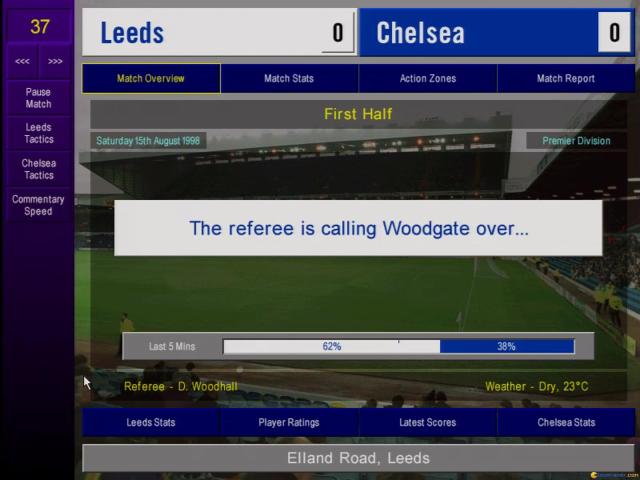Screen dimensions: 640x480
Task: View the Match Report tab
Action: tap(565, 78)
